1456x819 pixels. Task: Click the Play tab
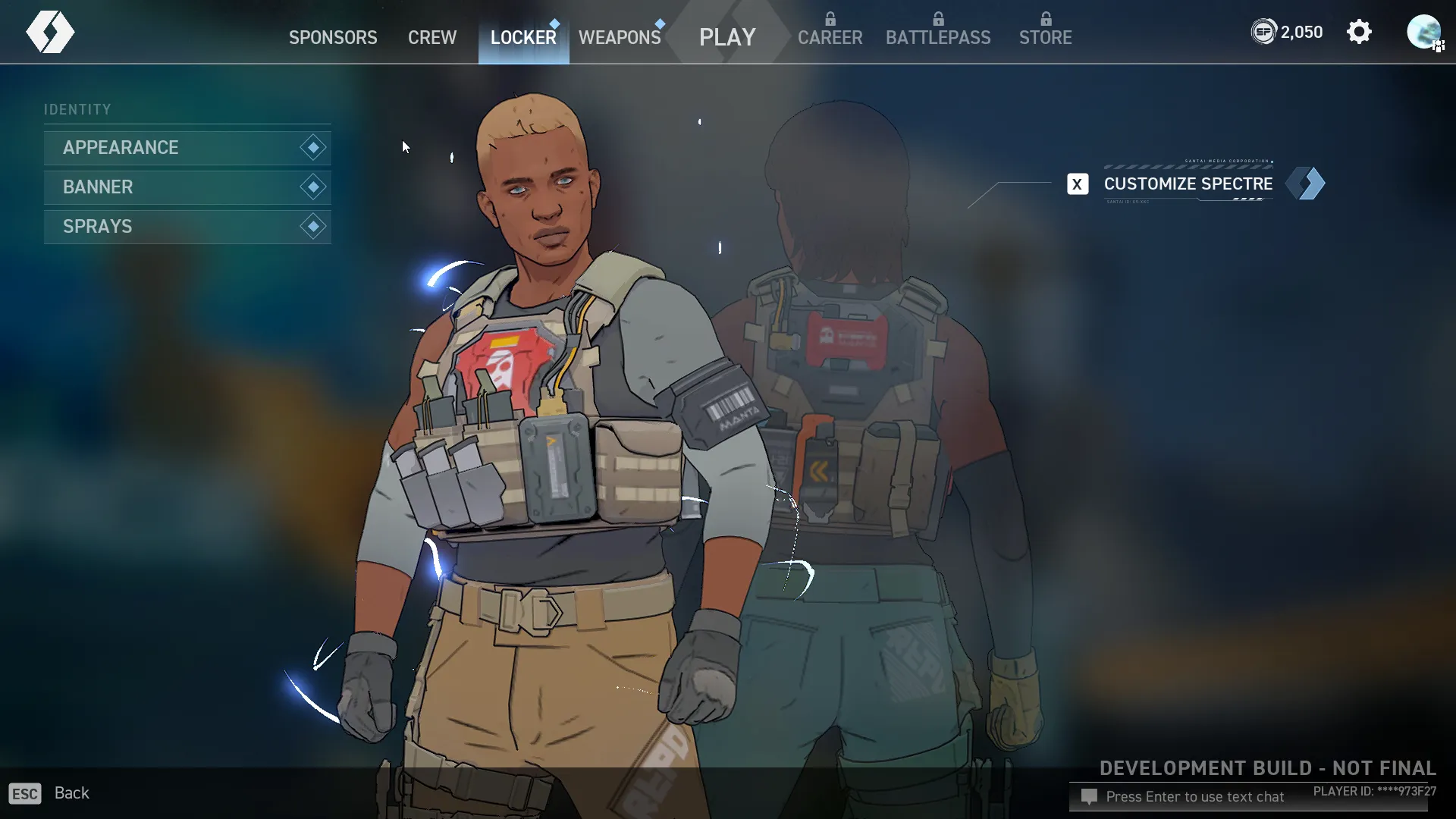point(727,37)
